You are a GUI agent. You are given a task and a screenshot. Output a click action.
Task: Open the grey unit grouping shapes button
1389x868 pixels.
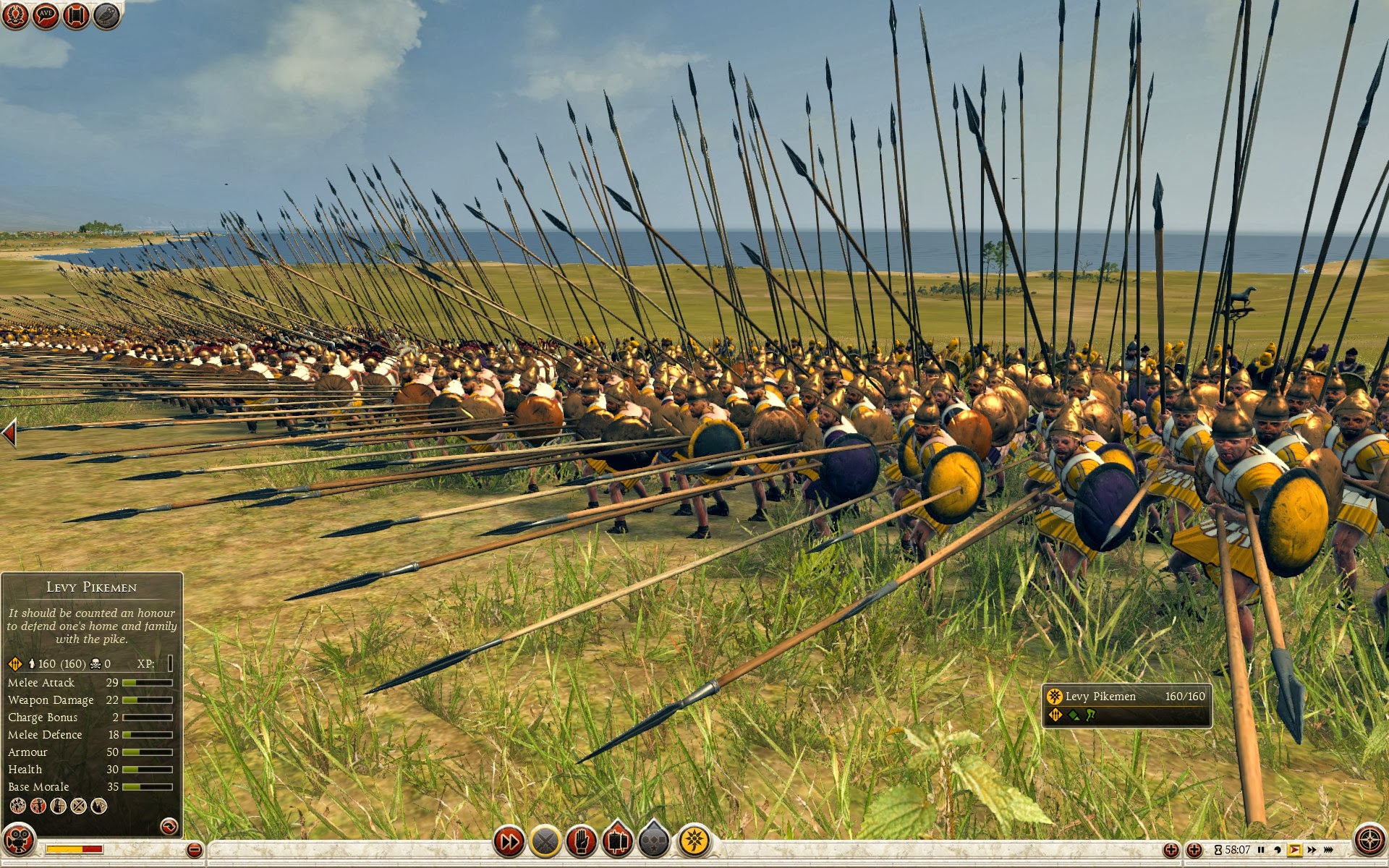[x=654, y=841]
